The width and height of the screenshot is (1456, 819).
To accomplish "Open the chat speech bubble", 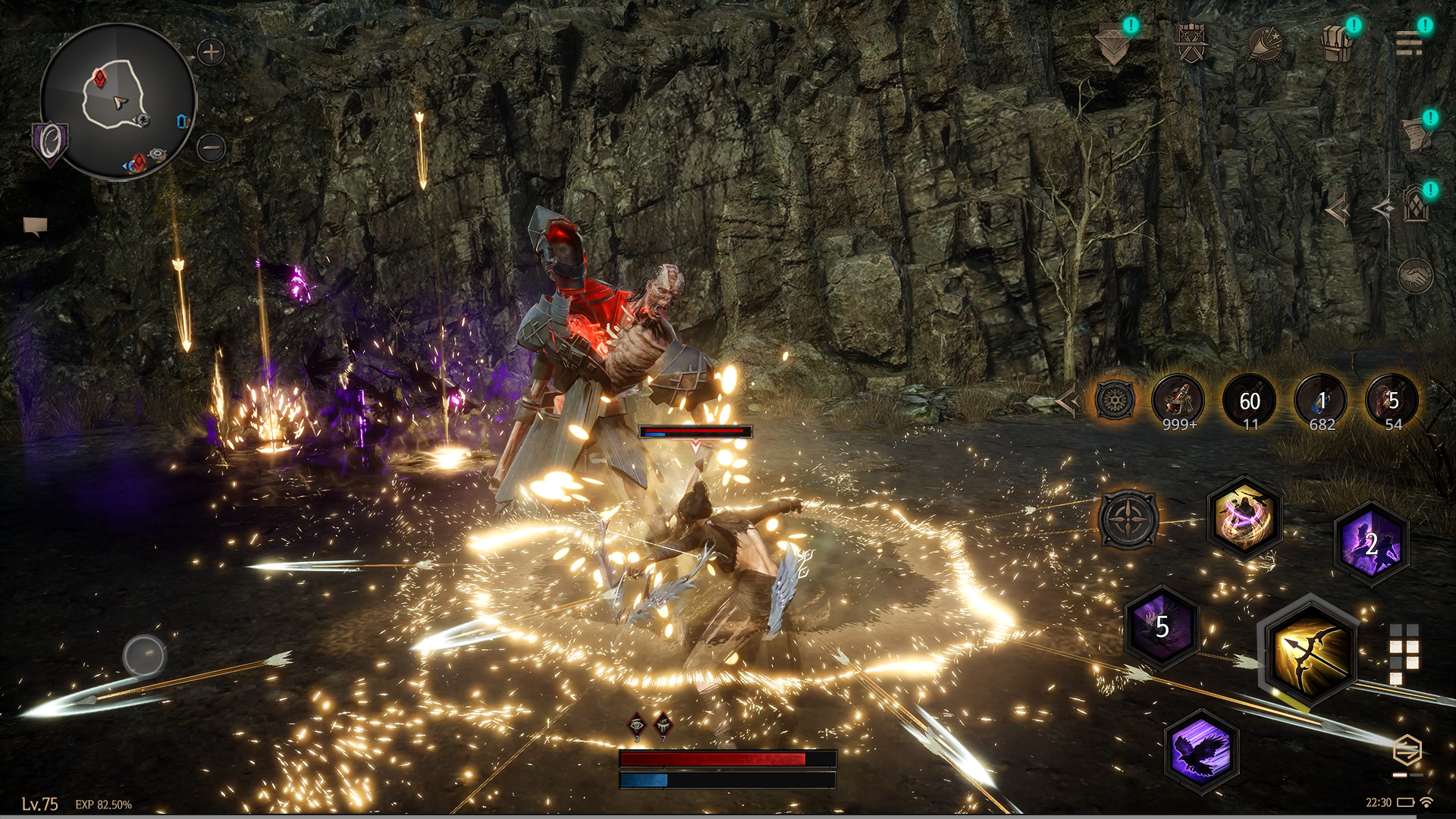I will click(x=35, y=225).
